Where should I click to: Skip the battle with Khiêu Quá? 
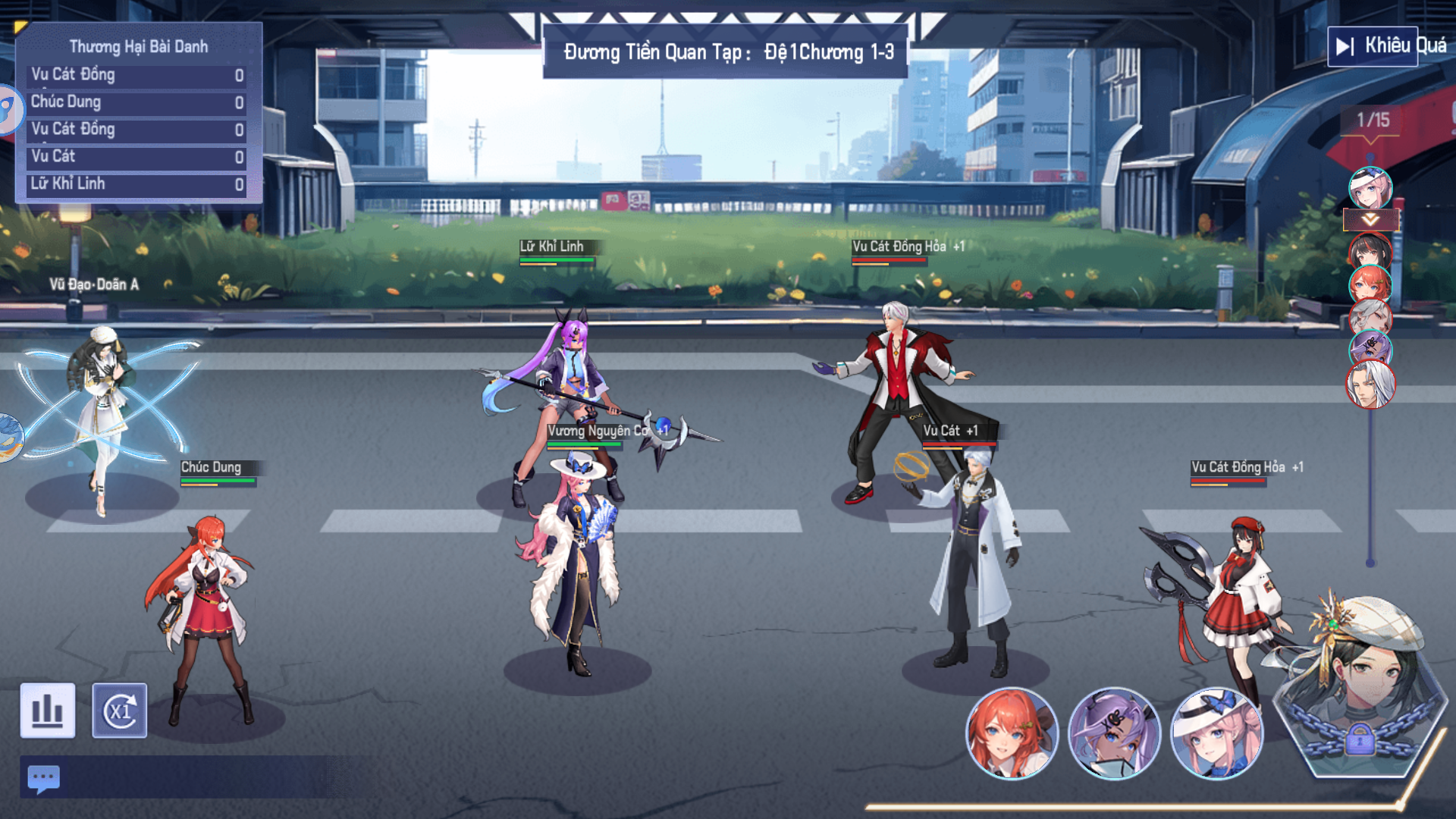(1373, 46)
